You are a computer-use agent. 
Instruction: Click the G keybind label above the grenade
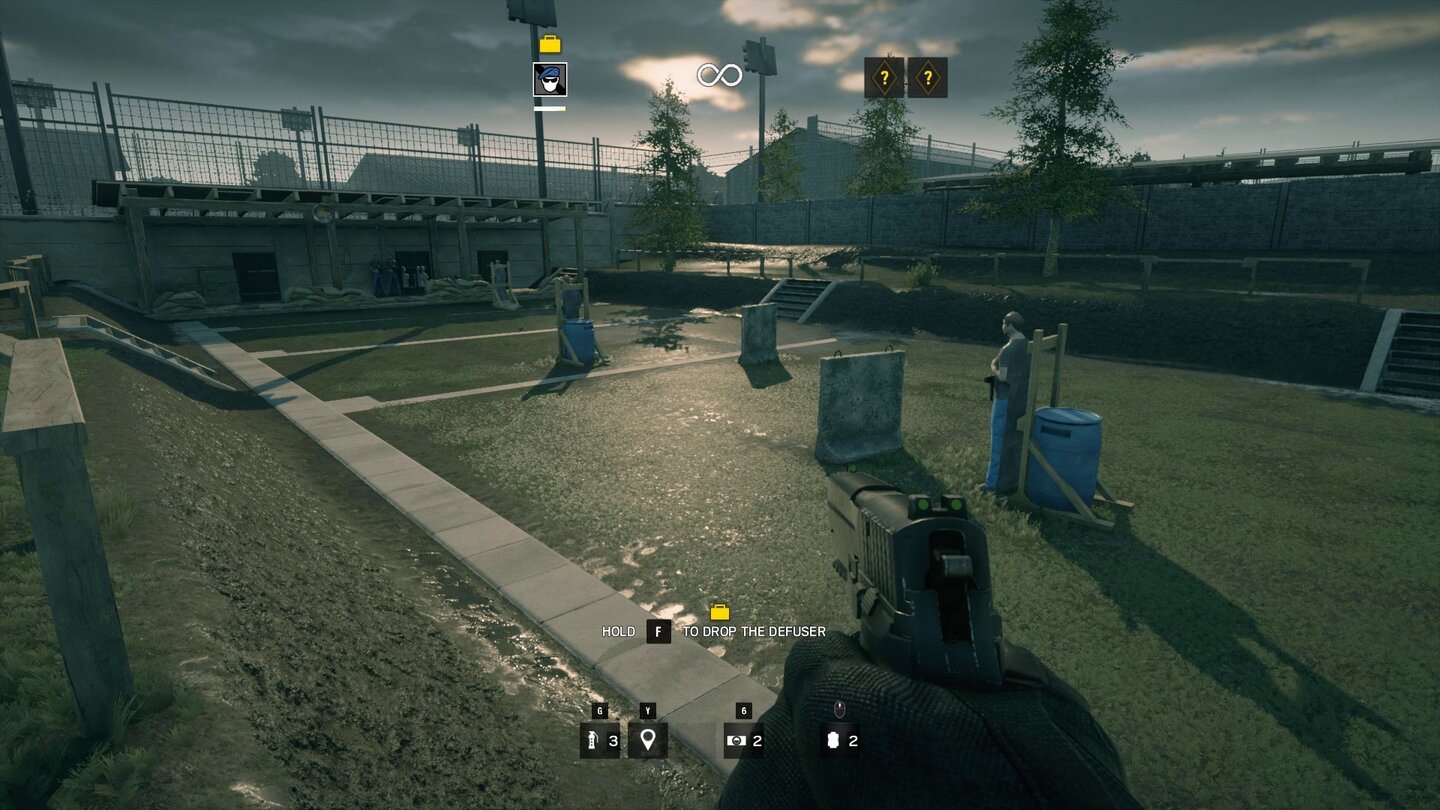[599, 710]
